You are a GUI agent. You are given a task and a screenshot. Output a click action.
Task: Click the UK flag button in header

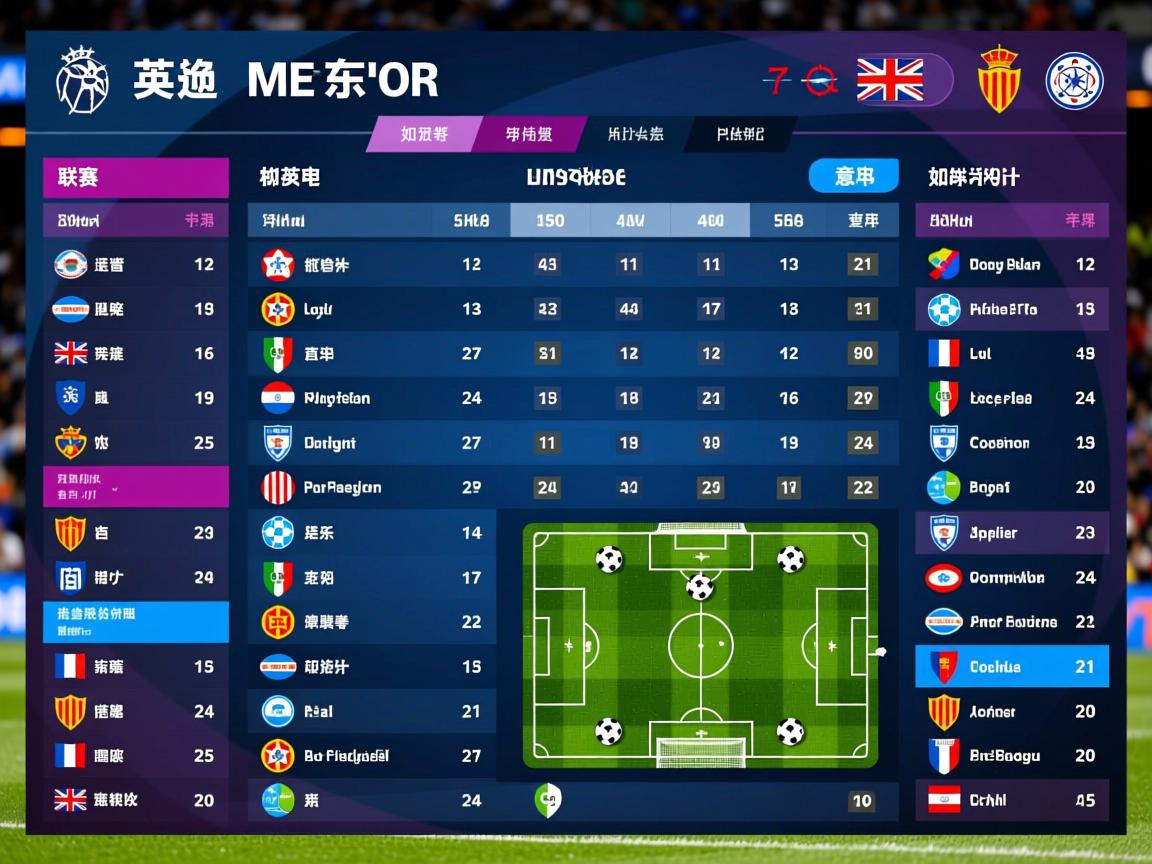(890, 80)
